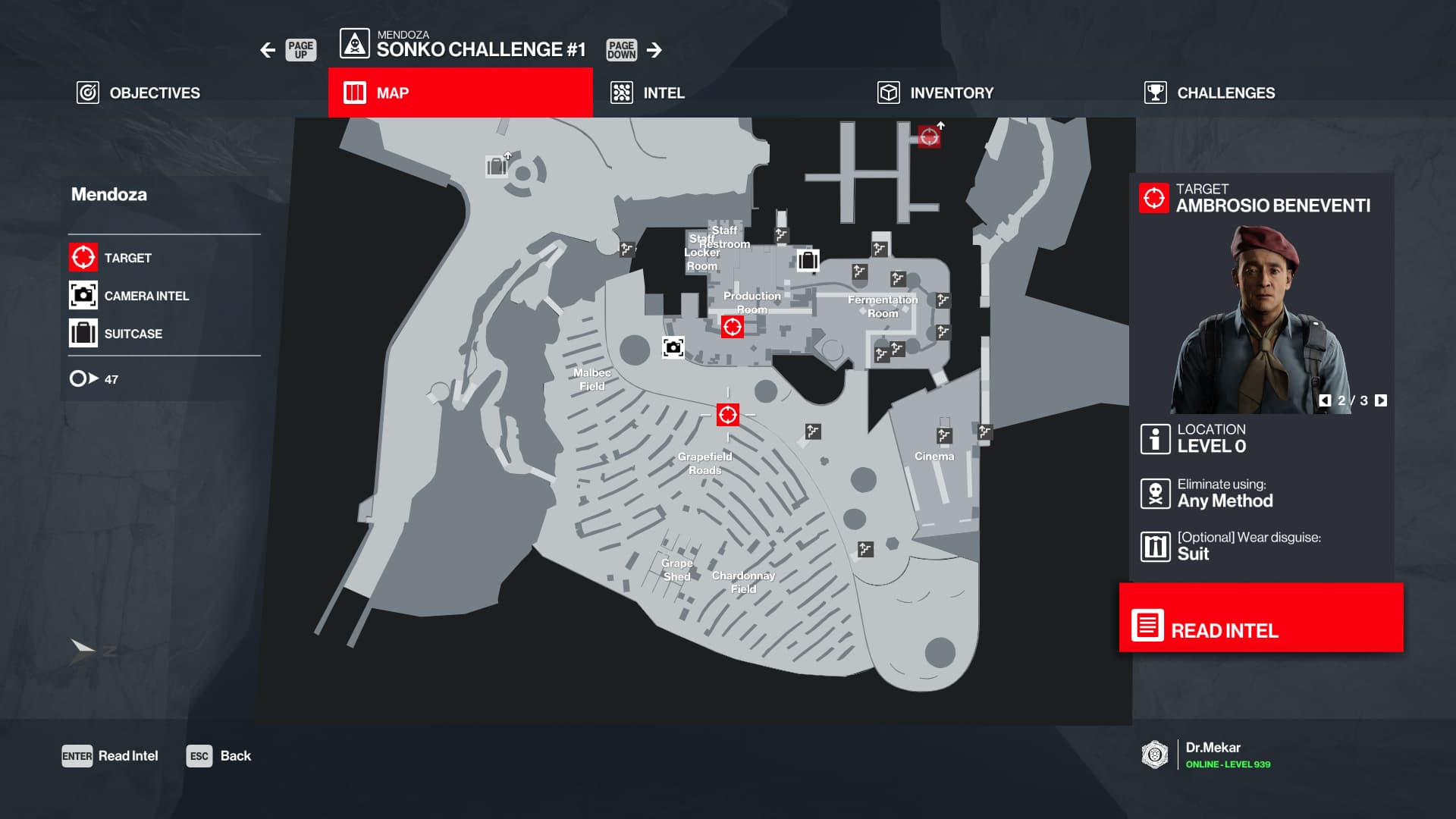
Task: Click the Back option
Action: (219, 756)
